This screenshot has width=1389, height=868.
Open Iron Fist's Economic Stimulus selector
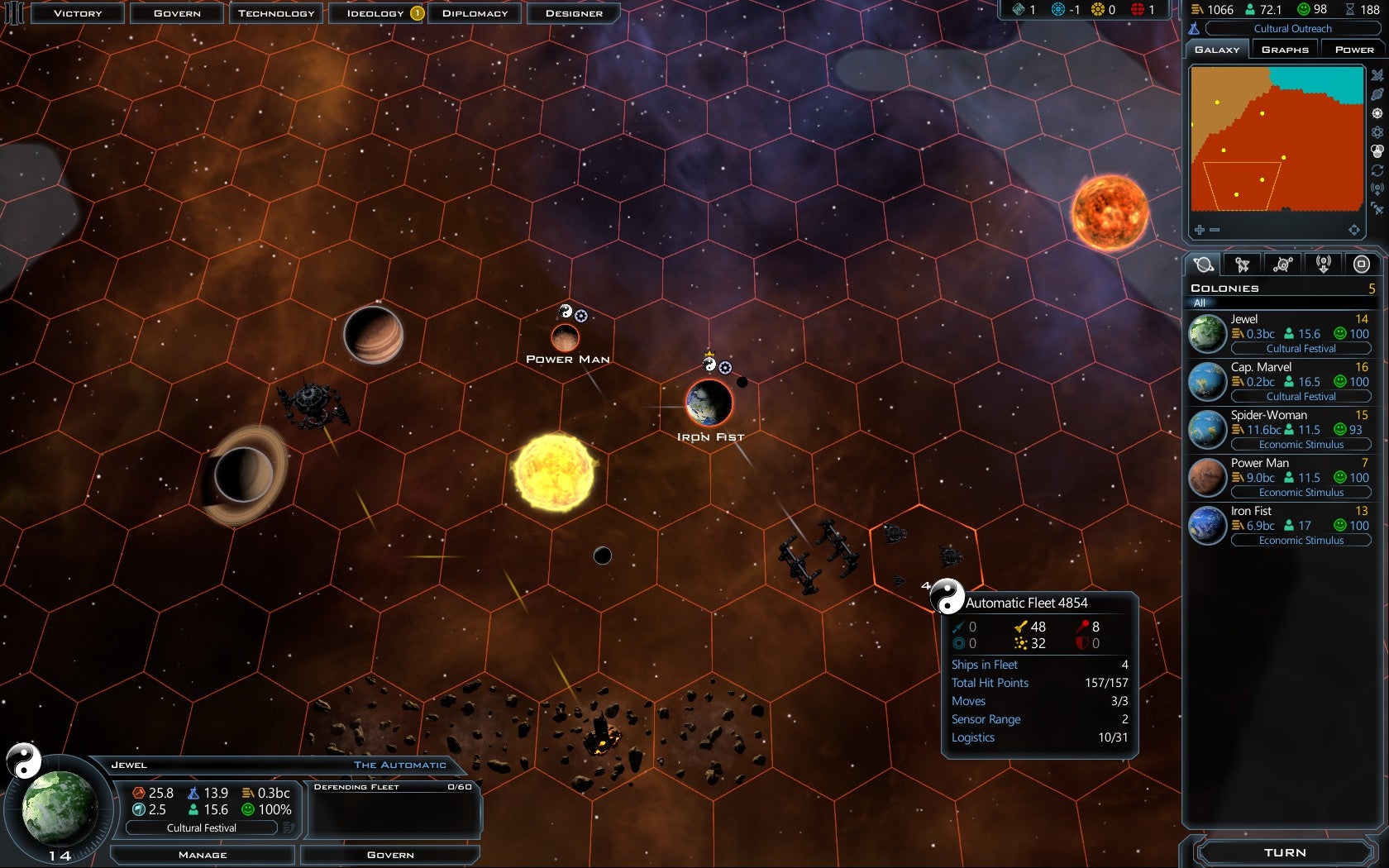(x=1301, y=540)
